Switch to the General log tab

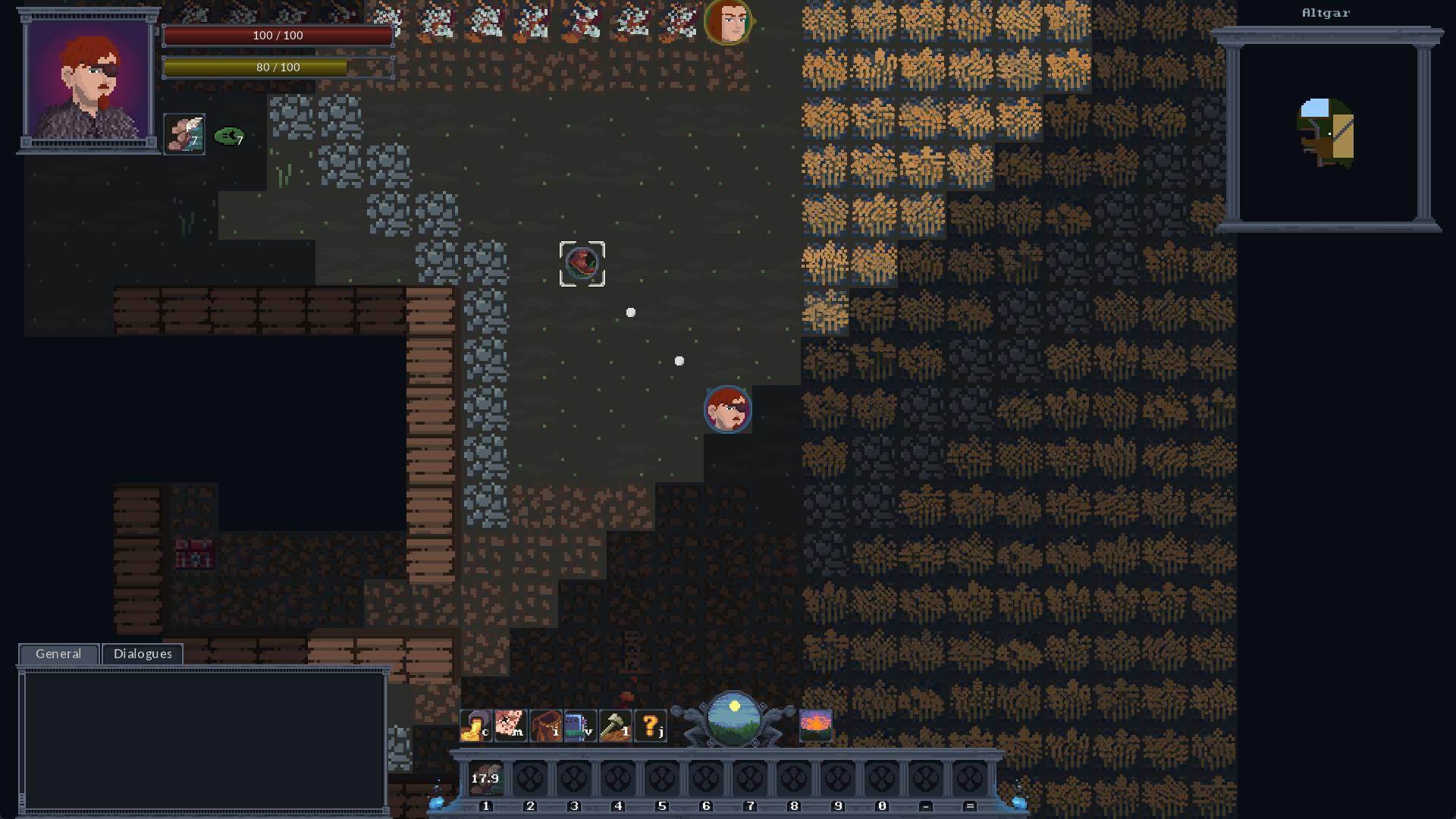point(58,654)
